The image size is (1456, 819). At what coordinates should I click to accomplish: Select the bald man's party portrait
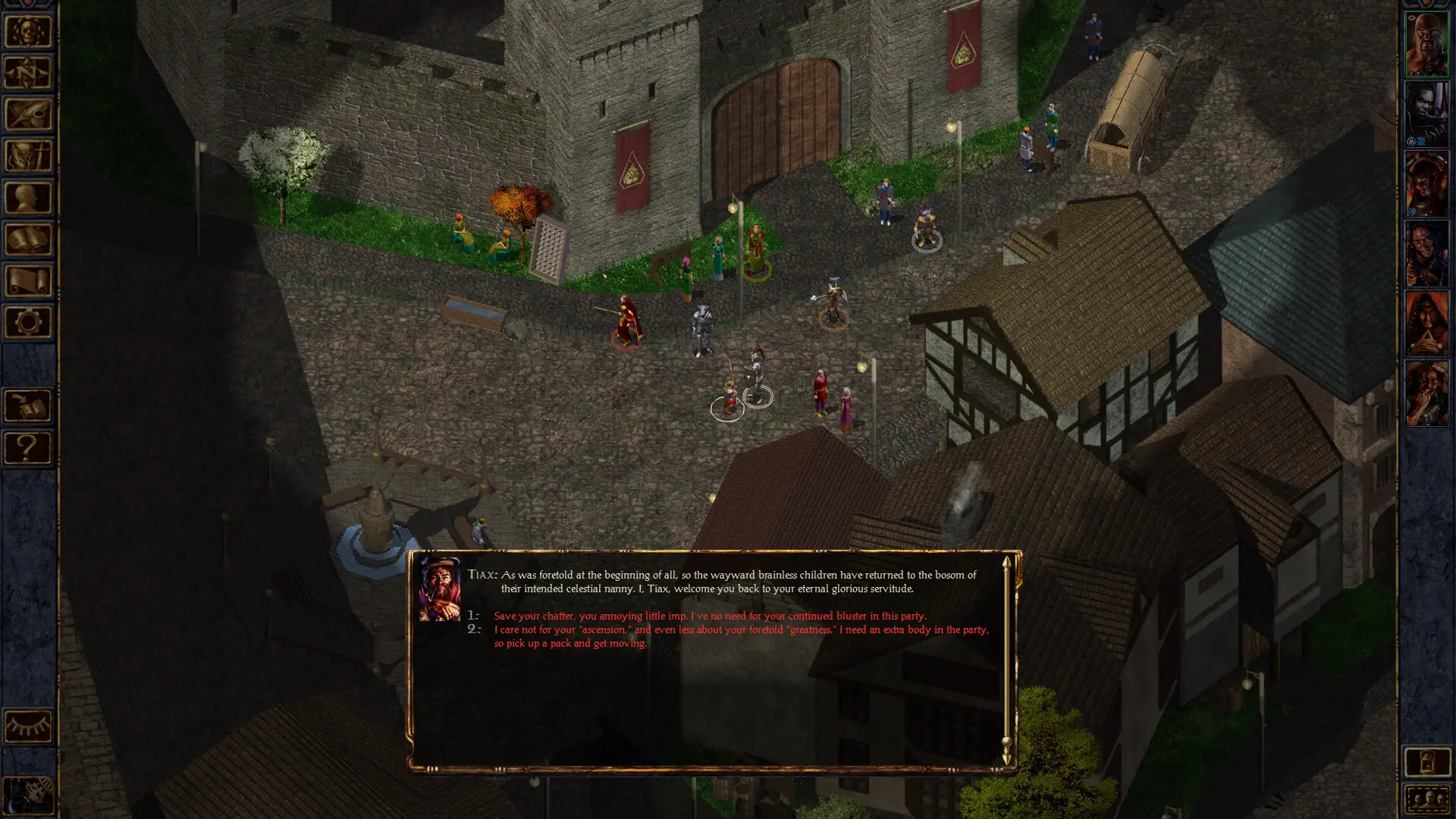click(1426, 44)
